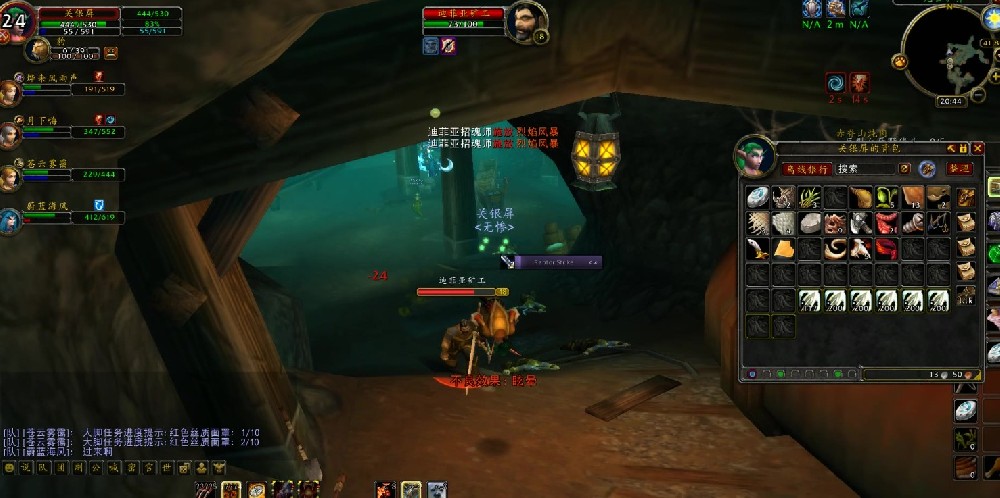The image size is (1000, 498).
Task: Click the round gear icon in bag header
Action: tap(927, 169)
